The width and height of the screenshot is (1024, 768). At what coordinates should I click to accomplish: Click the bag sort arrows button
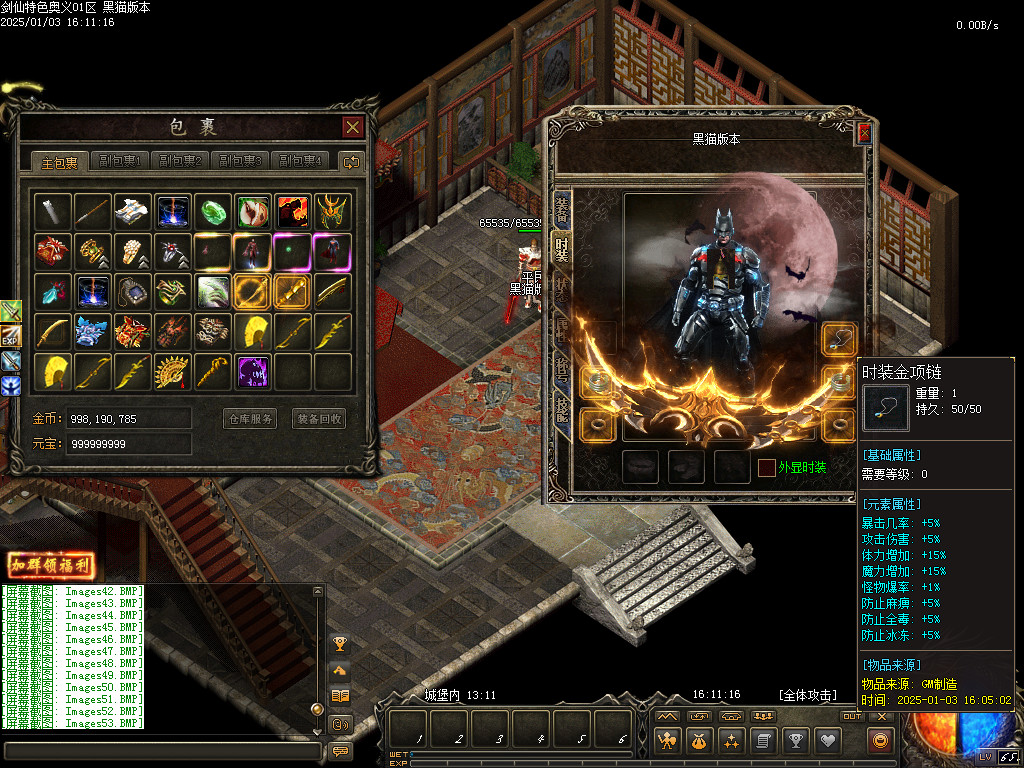(x=351, y=161)
